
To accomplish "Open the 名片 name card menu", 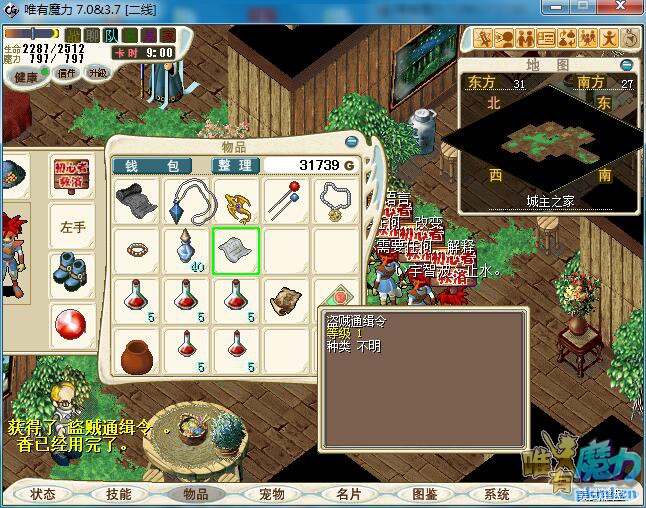I will point(348,494).
